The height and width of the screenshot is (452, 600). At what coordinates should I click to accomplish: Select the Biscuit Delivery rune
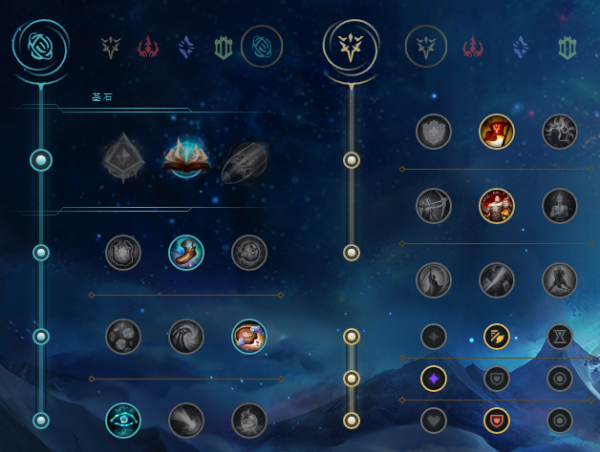249,336
